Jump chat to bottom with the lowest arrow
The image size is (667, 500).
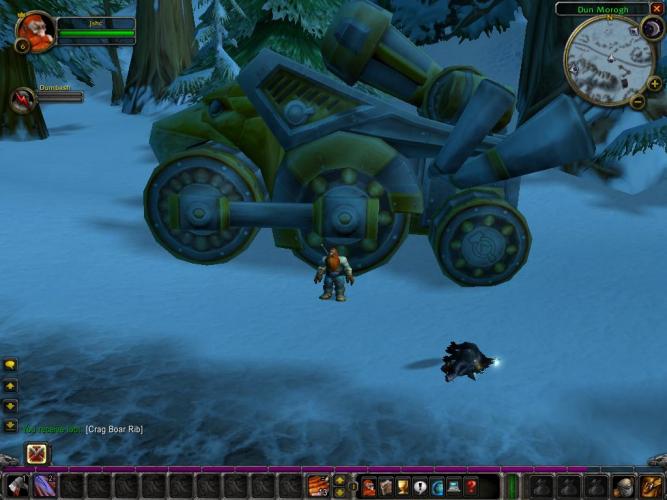pyautogui.click(x=10, y=426)
